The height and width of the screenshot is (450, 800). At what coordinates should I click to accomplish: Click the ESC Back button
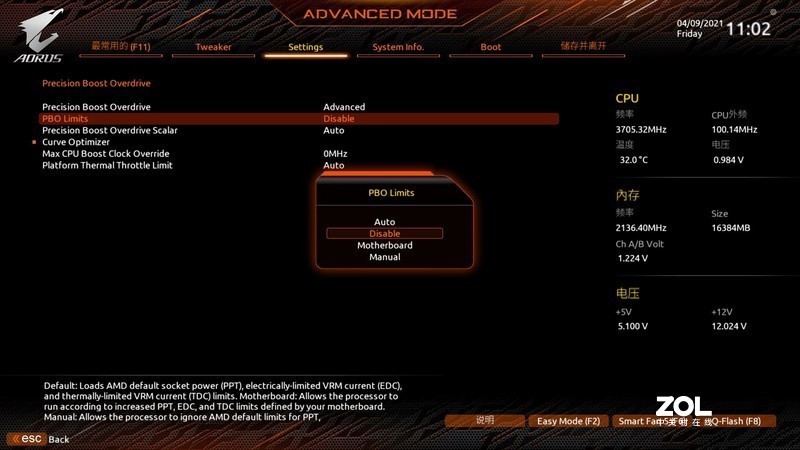pos(38,439)
